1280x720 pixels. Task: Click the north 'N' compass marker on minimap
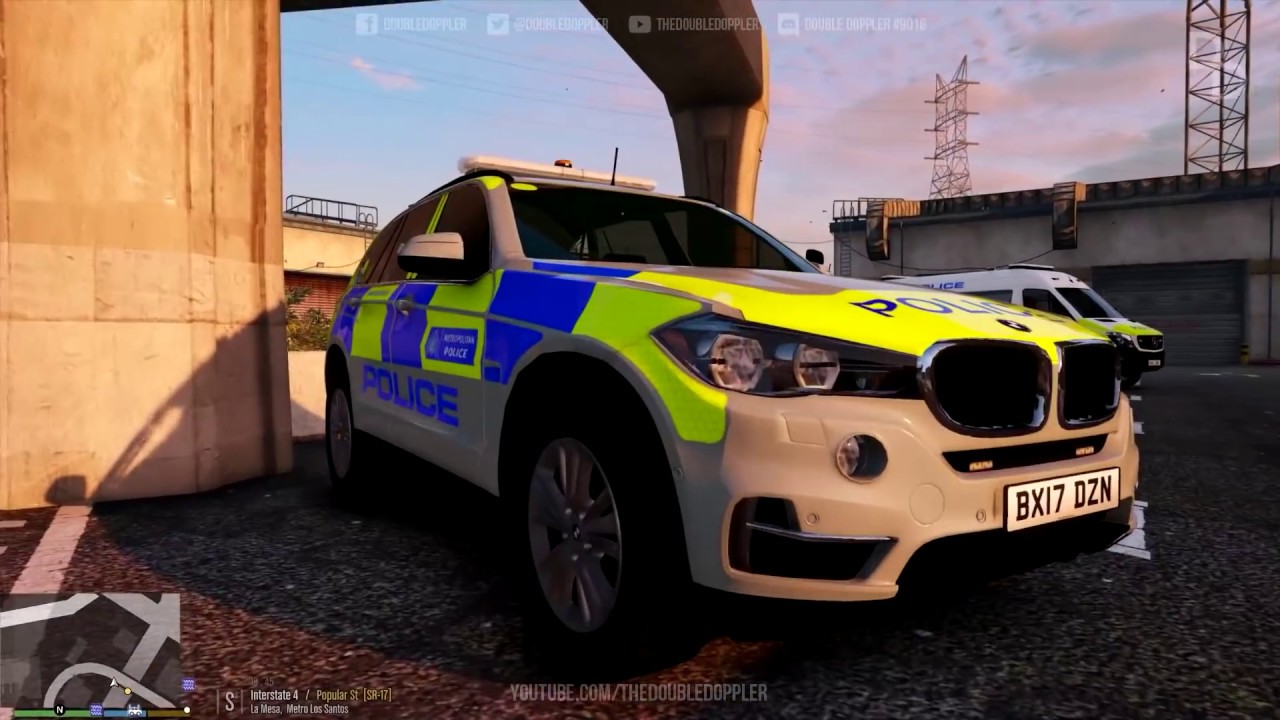[59, 709]
